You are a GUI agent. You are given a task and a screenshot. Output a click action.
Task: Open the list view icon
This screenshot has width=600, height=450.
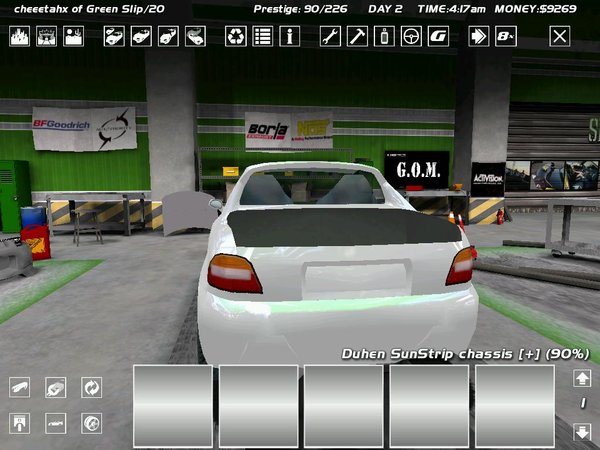click(262, 37)
